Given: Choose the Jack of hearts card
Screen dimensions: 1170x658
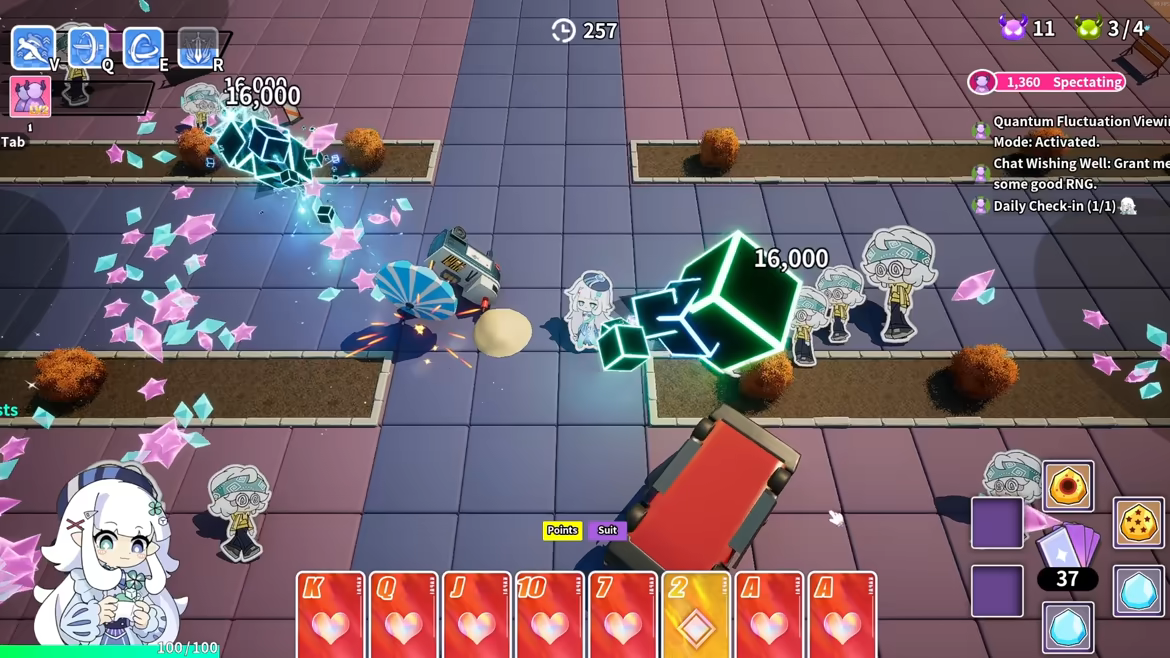Looking at the screenshot, I should point(476,614).
